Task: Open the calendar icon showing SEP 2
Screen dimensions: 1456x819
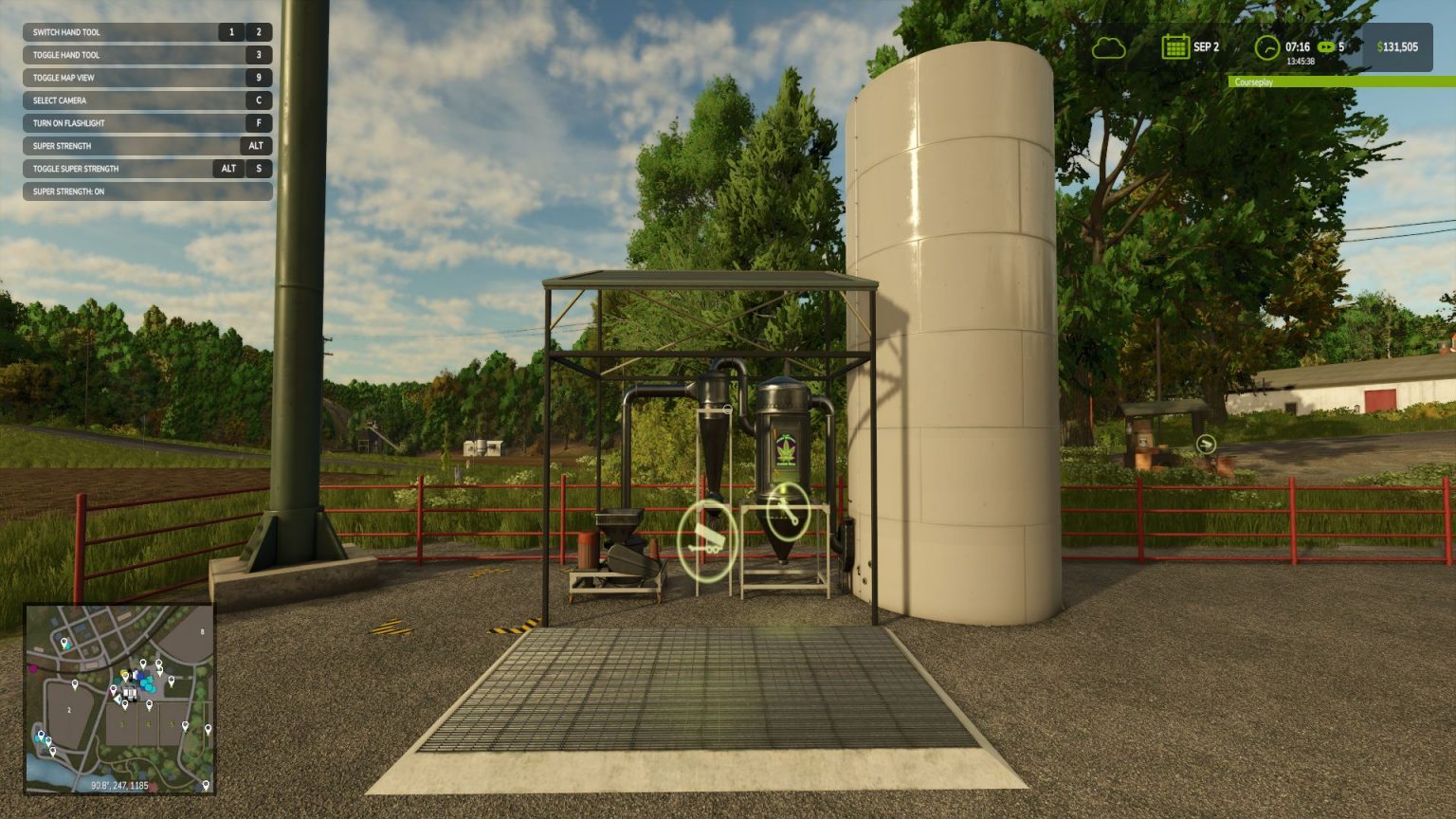Action: (x=1175, y=46)
